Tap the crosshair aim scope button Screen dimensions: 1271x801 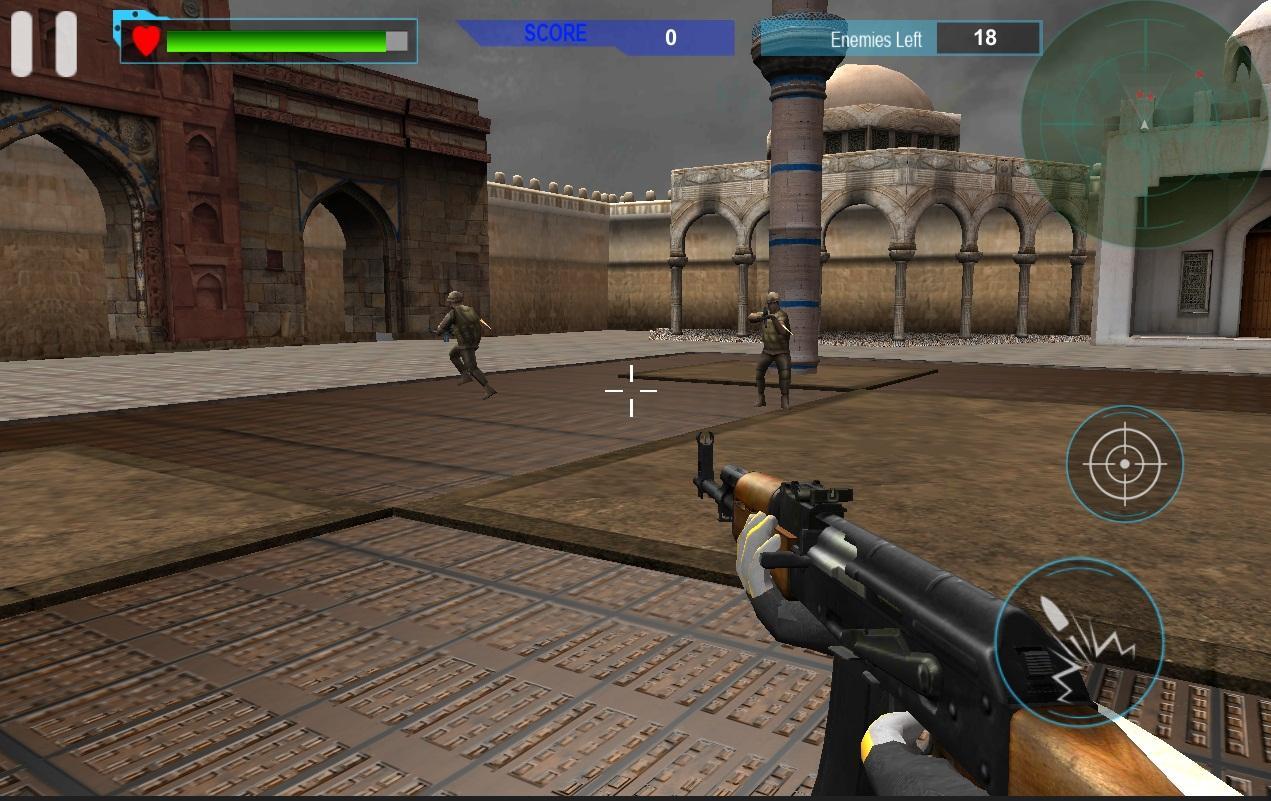[1124, 464]
